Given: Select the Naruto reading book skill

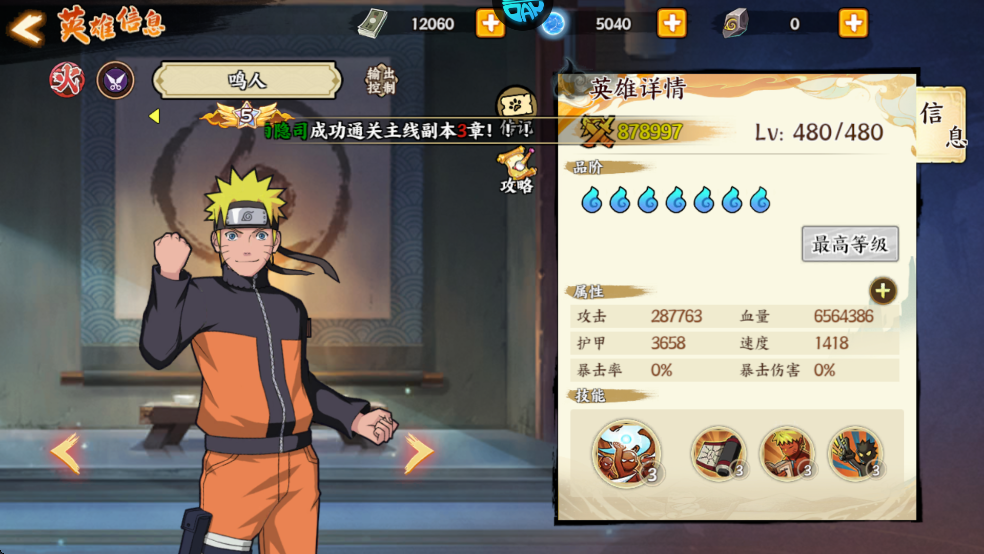Looking at the screenshot, I should click(x=787, y=453).
